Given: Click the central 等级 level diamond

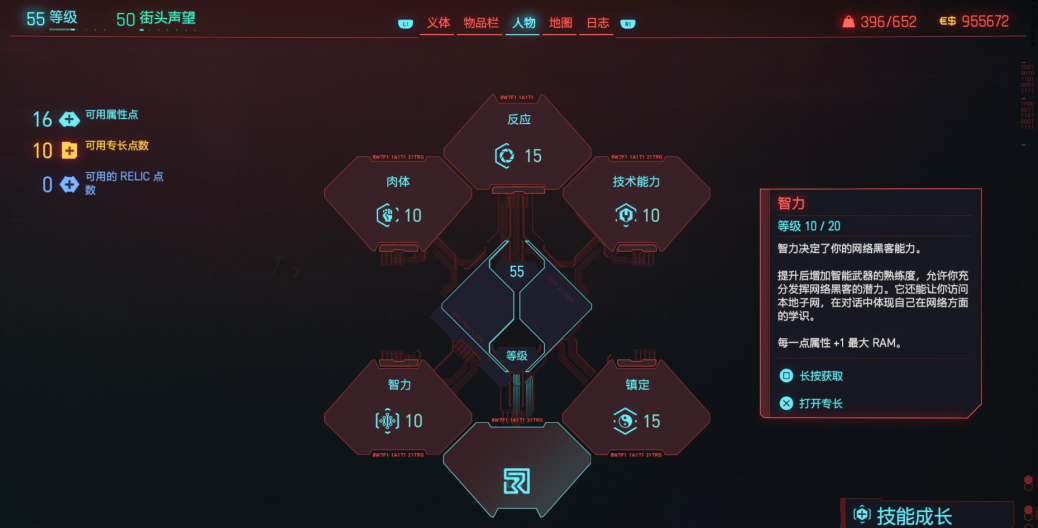Looking at the screenshot, I should (517, 312).
